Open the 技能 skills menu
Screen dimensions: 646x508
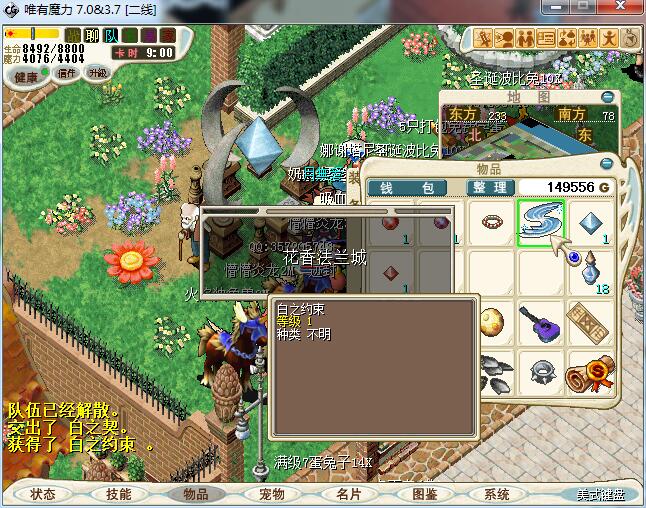tap(118, 494)
